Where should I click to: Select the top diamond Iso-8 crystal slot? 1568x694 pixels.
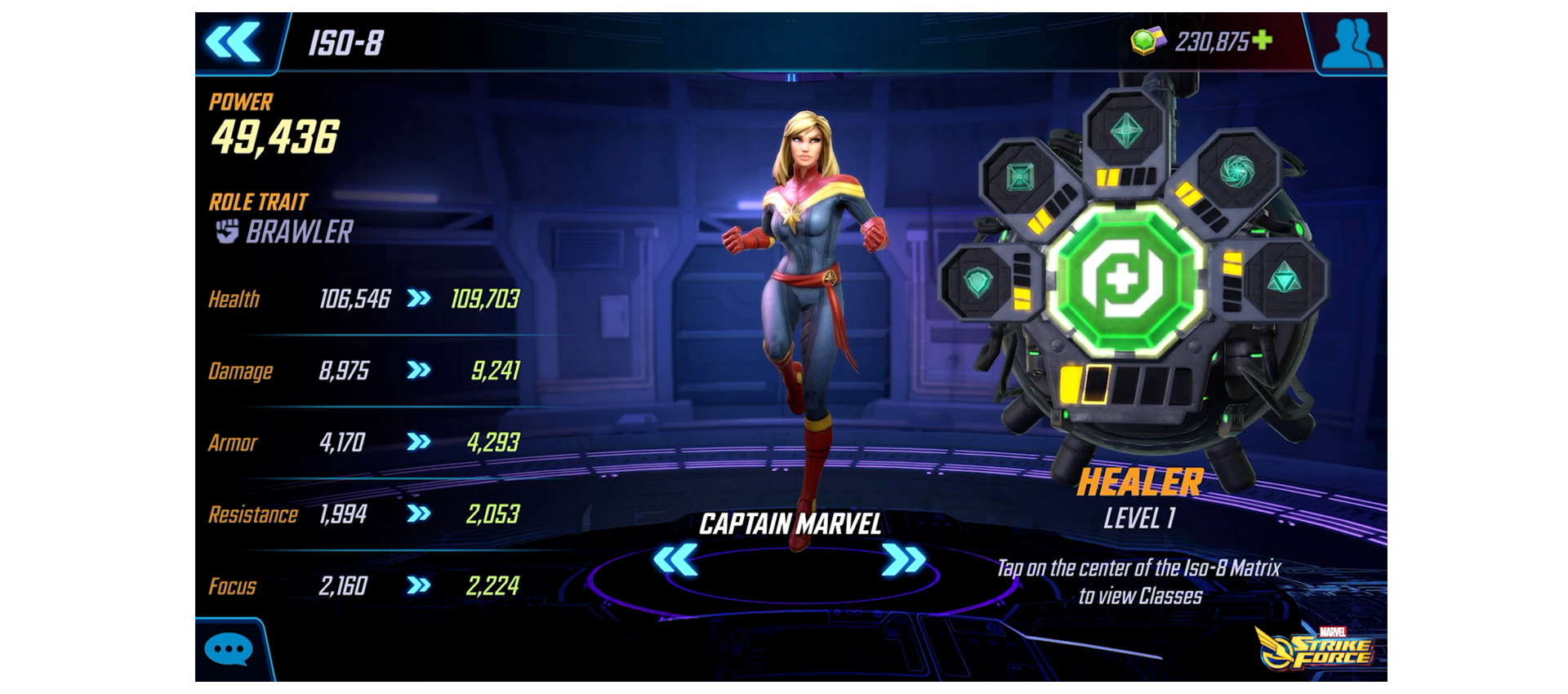[1126, 131]
